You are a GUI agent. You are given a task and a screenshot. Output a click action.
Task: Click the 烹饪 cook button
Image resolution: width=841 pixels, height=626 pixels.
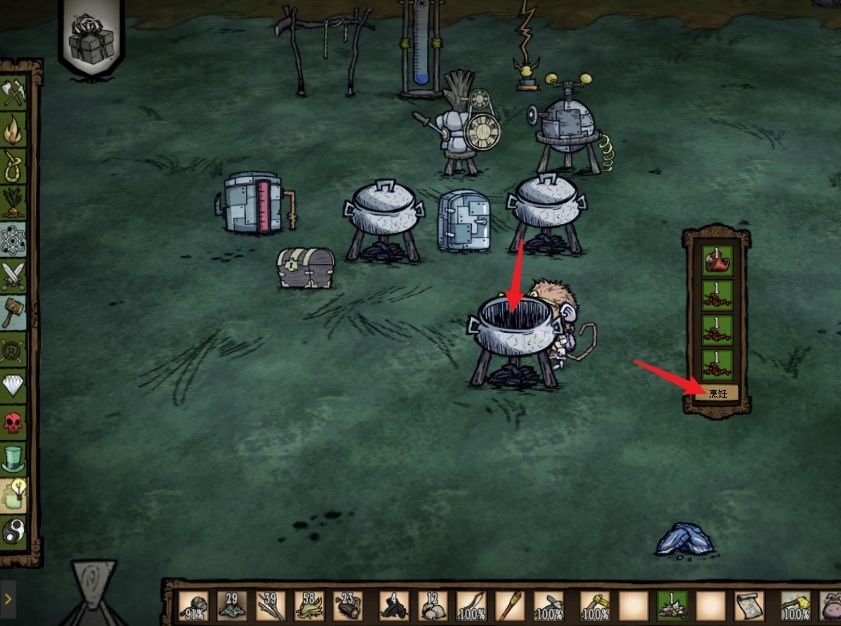(x=718, y=394)
